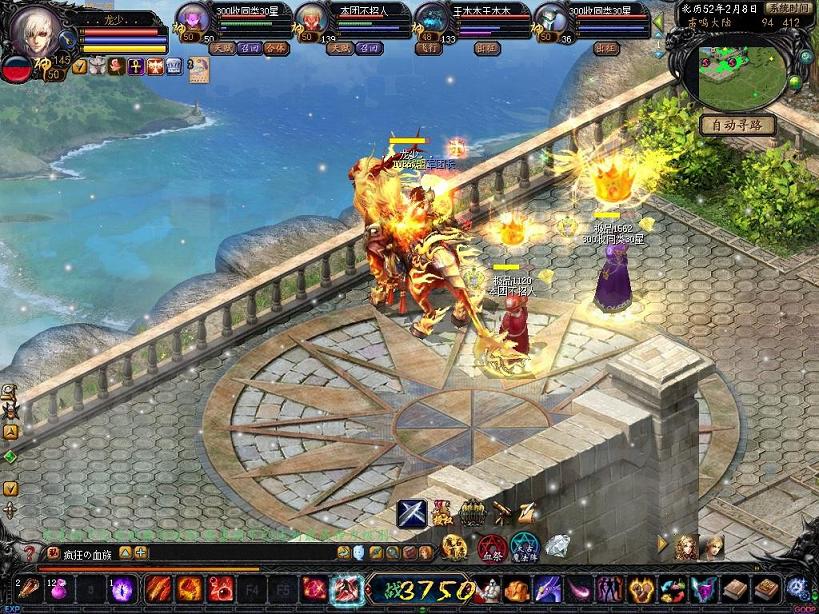Click the green orb beside minimap

[795, 82]
